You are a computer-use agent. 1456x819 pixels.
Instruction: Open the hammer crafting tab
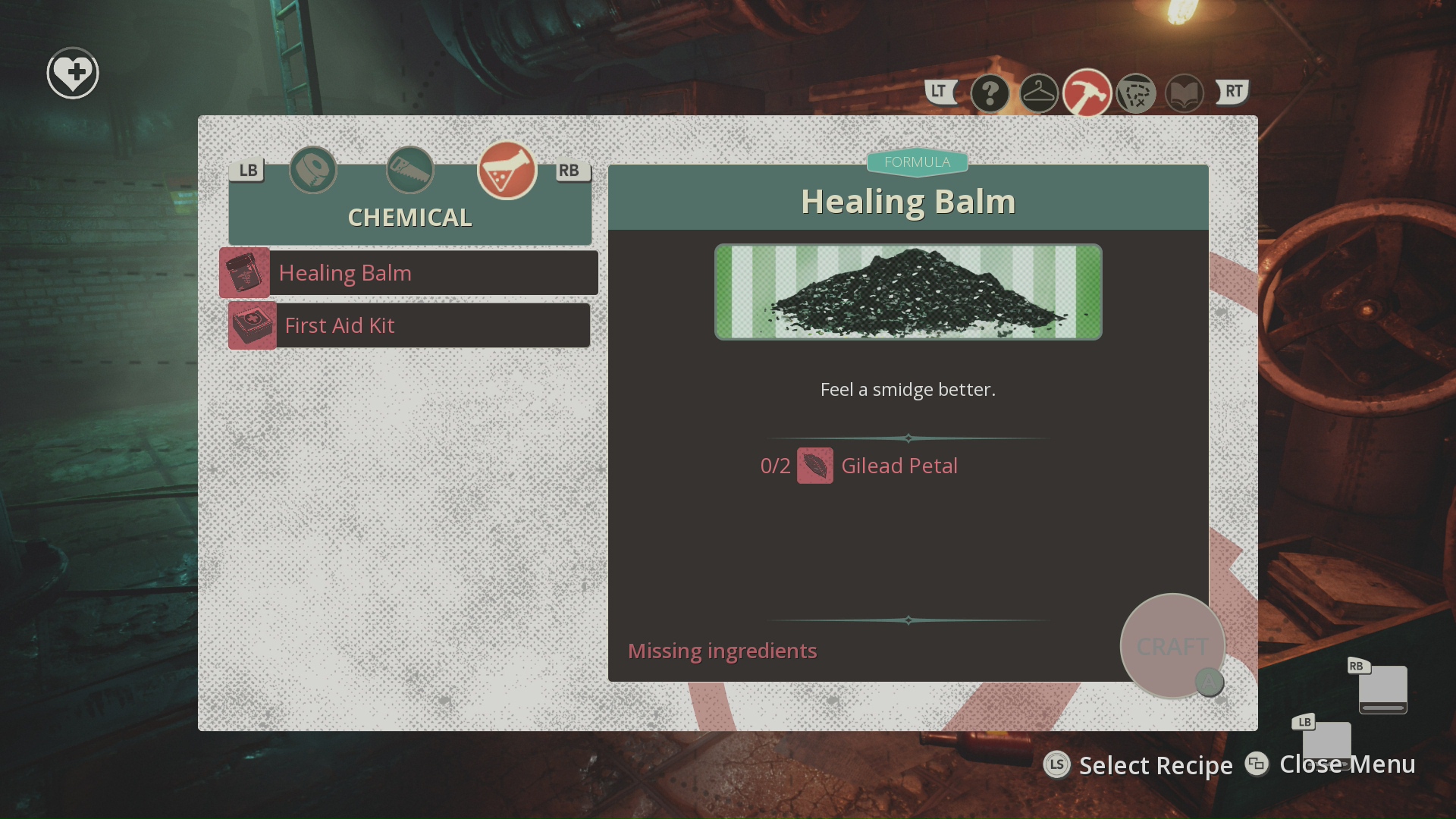pyautogui.click(x=1087, y=93)
